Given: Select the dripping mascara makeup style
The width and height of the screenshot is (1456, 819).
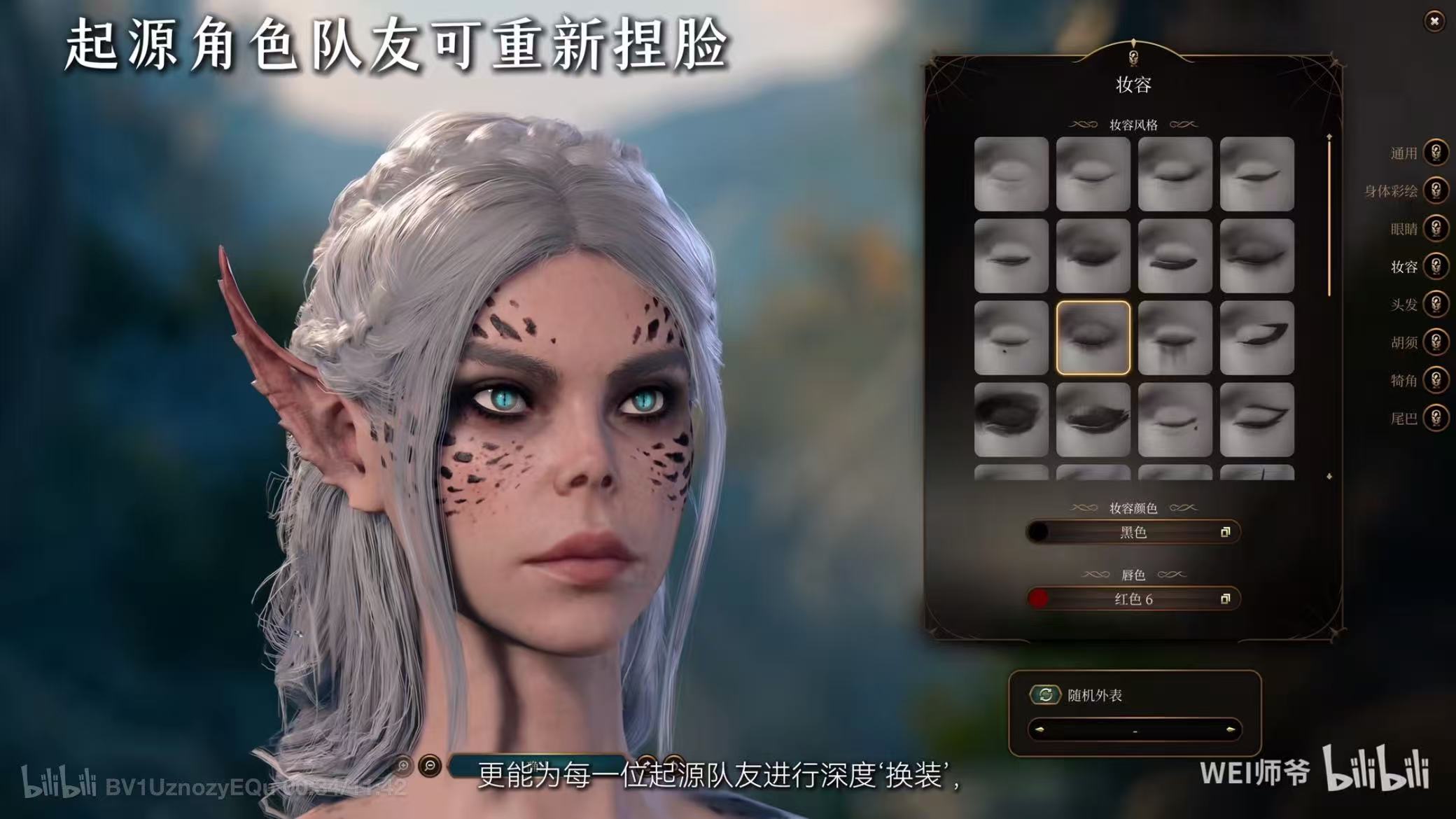Looking at the screenshot, I should click(1175, 338).
